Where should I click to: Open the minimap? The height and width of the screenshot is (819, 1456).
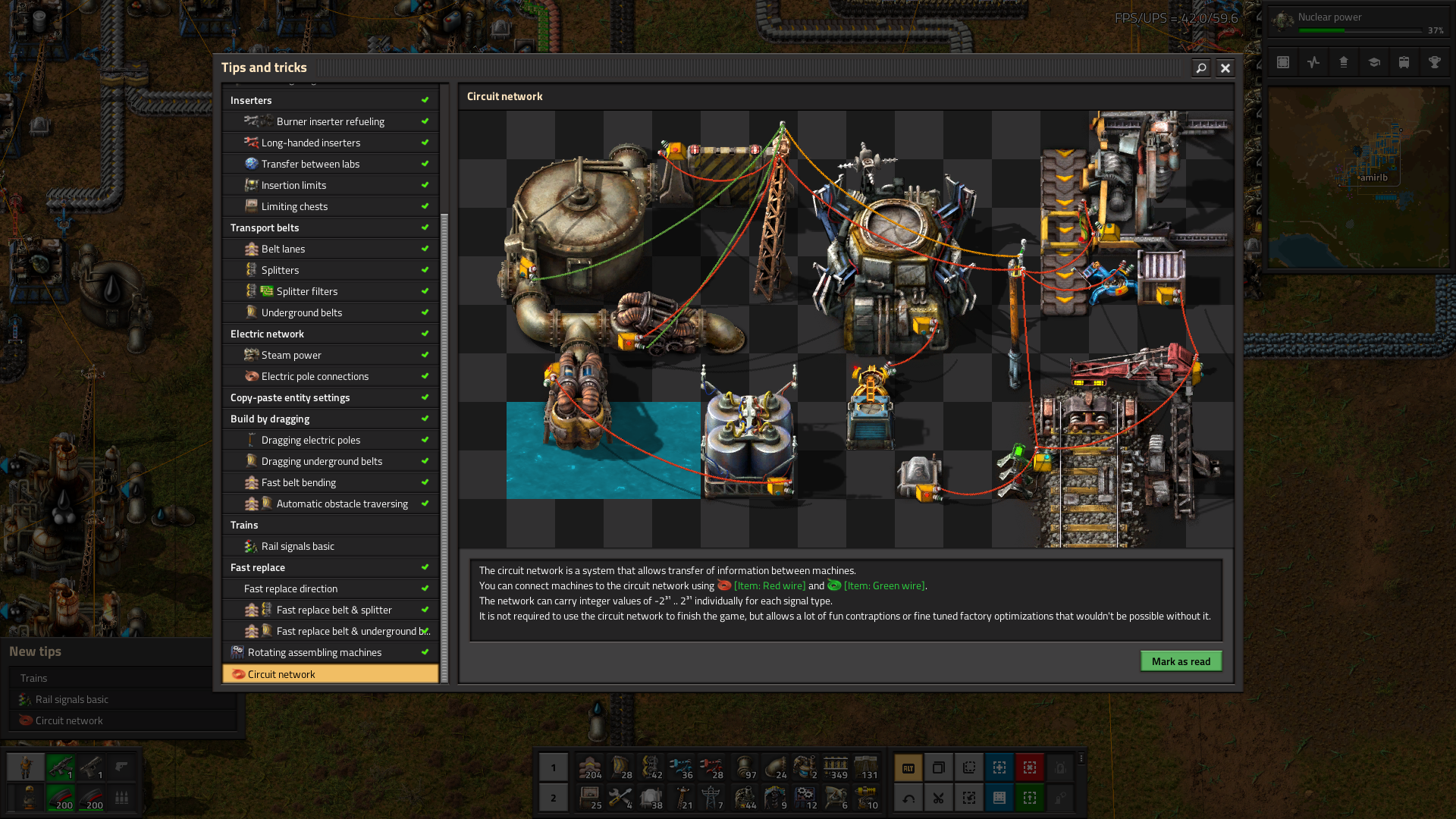pos(1358,177)
